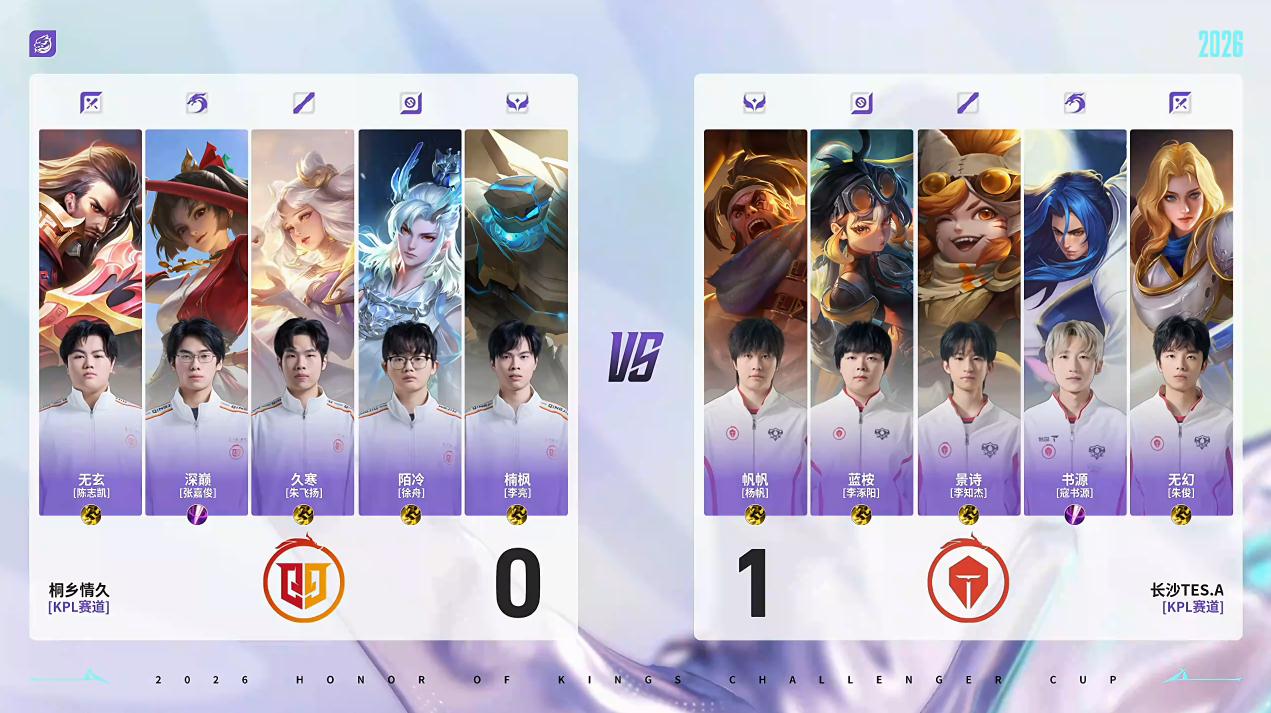1271x713 pixels.
Task: Choose the 深巅 player card
Action: 196,322
